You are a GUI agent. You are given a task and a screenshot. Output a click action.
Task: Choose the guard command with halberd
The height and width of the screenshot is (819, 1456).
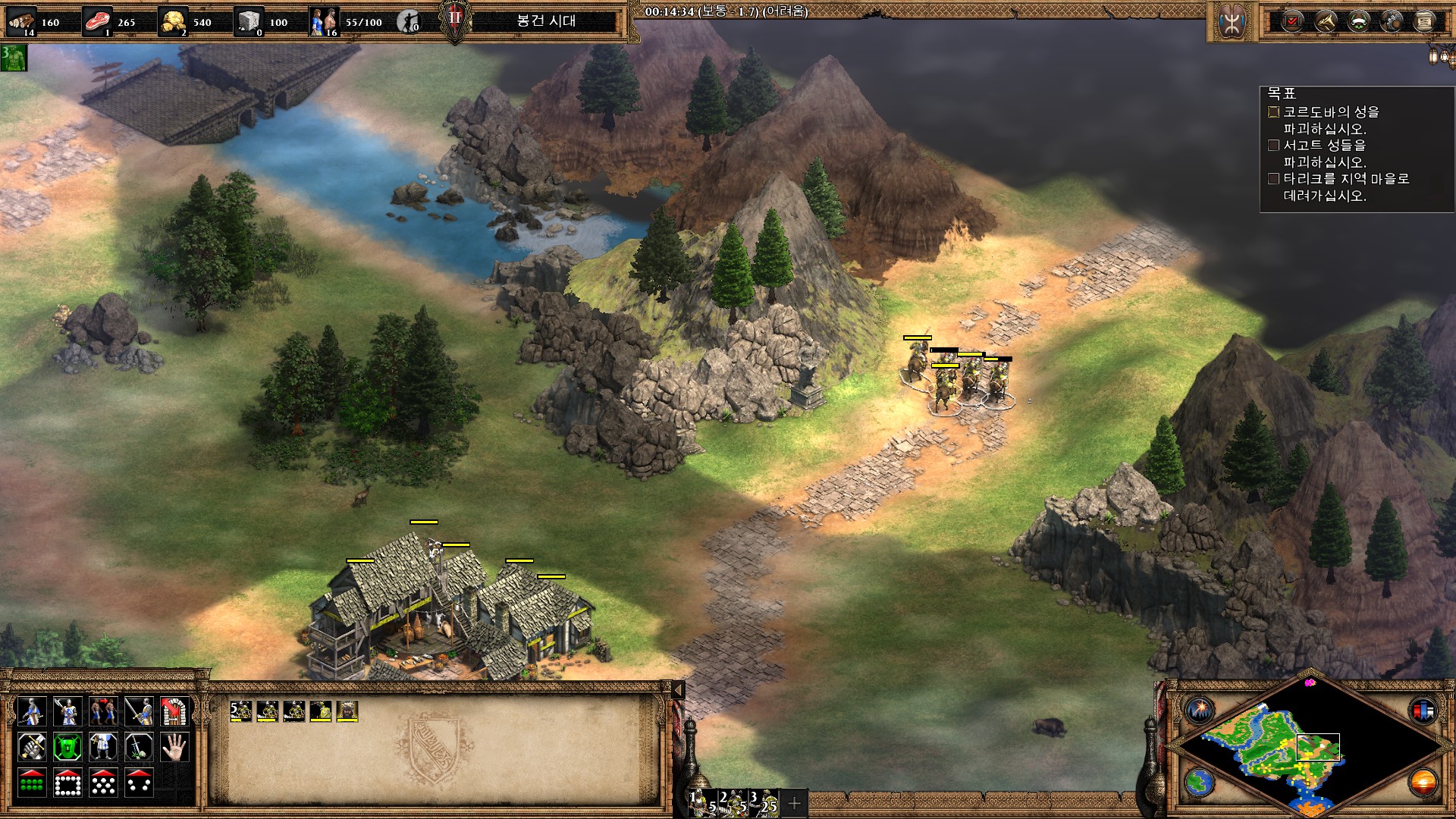pyautogui.click(x=67, y=711)
